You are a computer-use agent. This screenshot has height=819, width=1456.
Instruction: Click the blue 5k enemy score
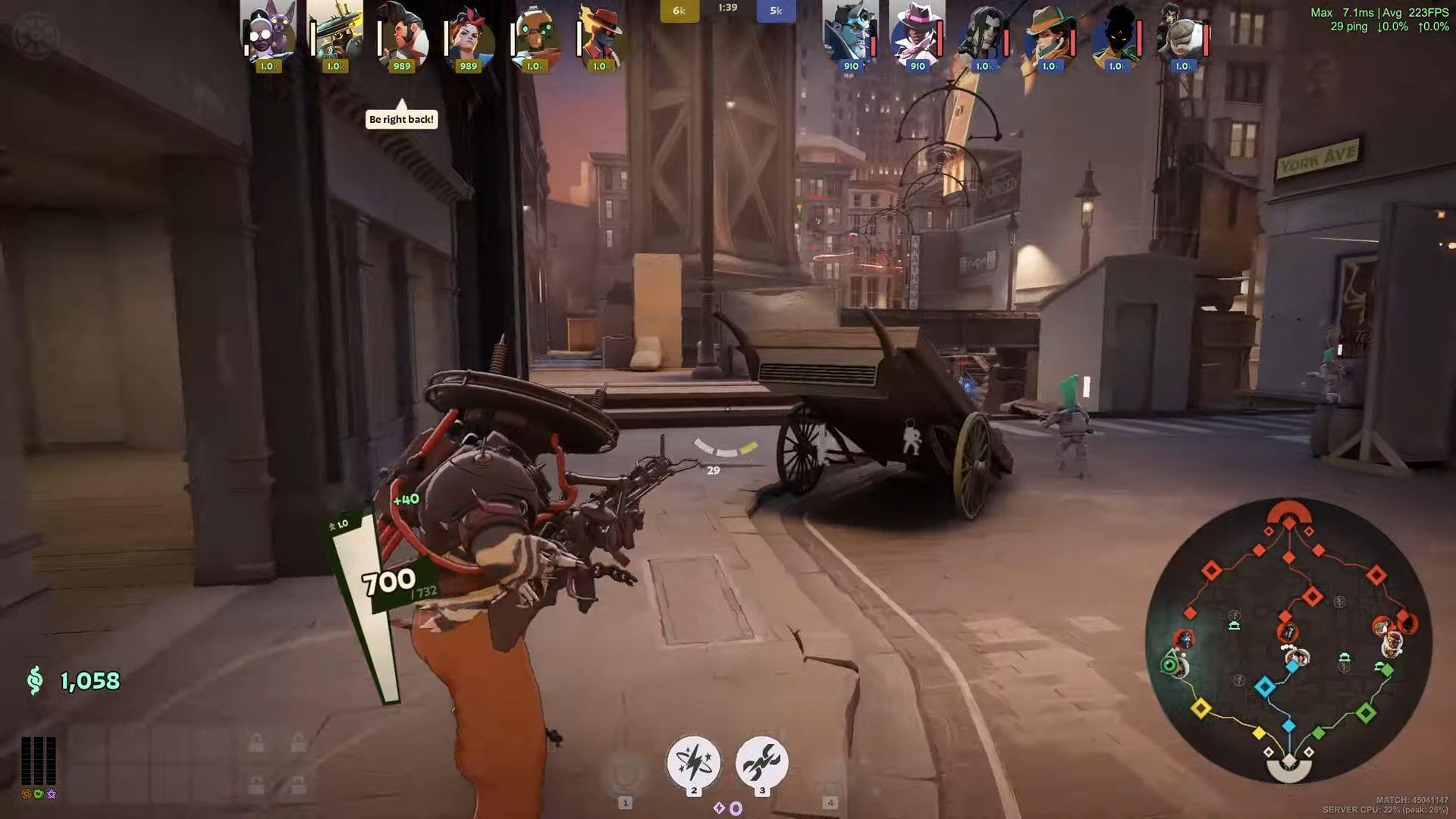[x=776, y=11]
